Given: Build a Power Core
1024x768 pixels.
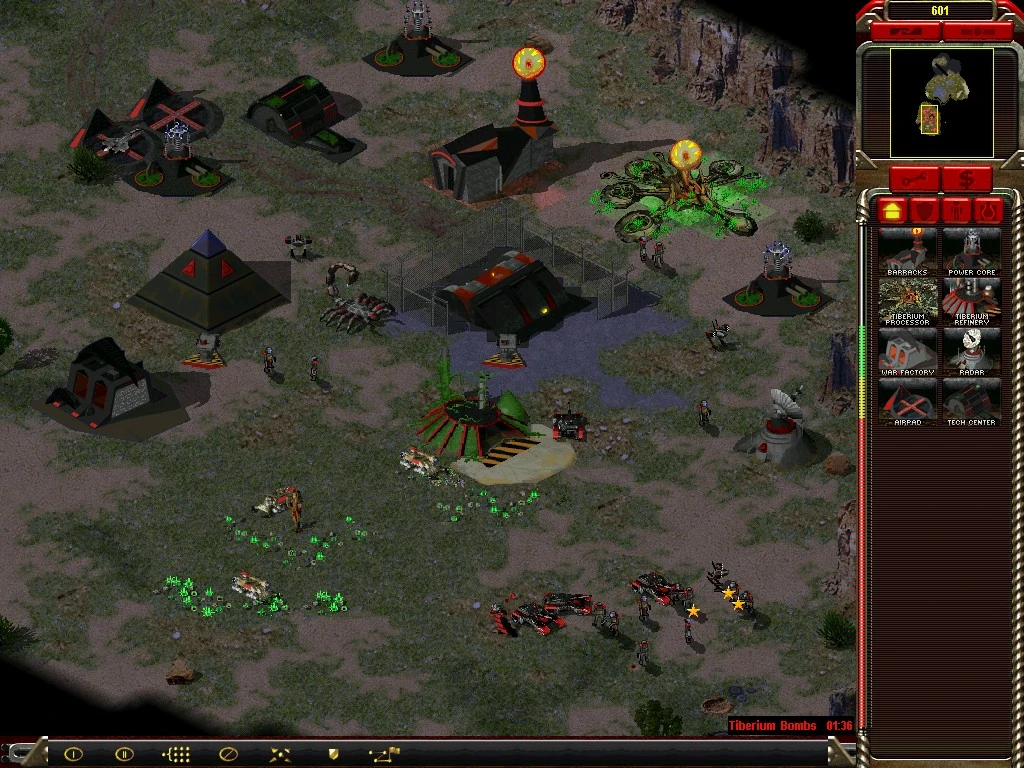Looking at the screenshot, I should (x=970, y=251).
